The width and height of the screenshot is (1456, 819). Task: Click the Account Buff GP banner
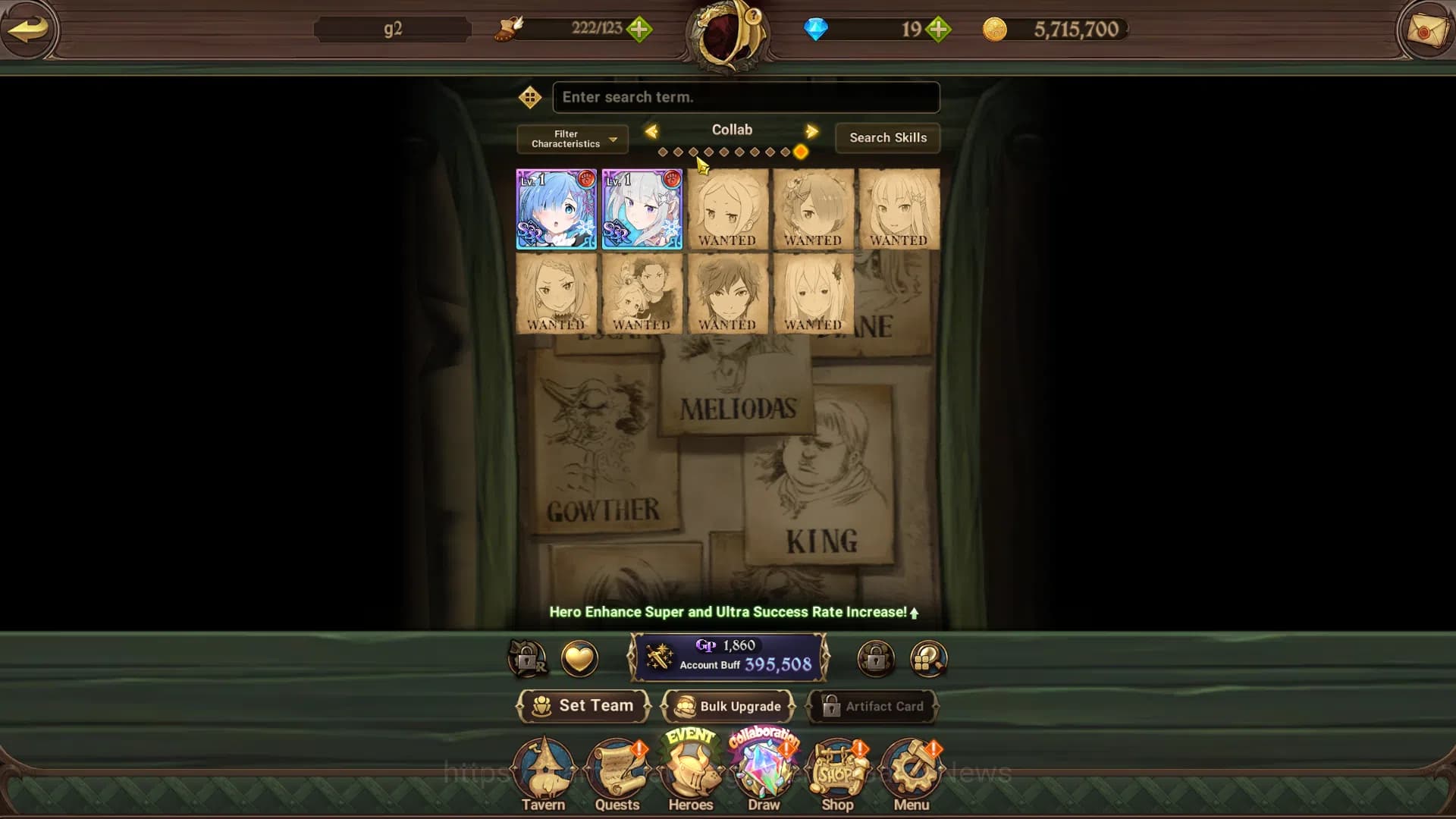coord(728,657)
